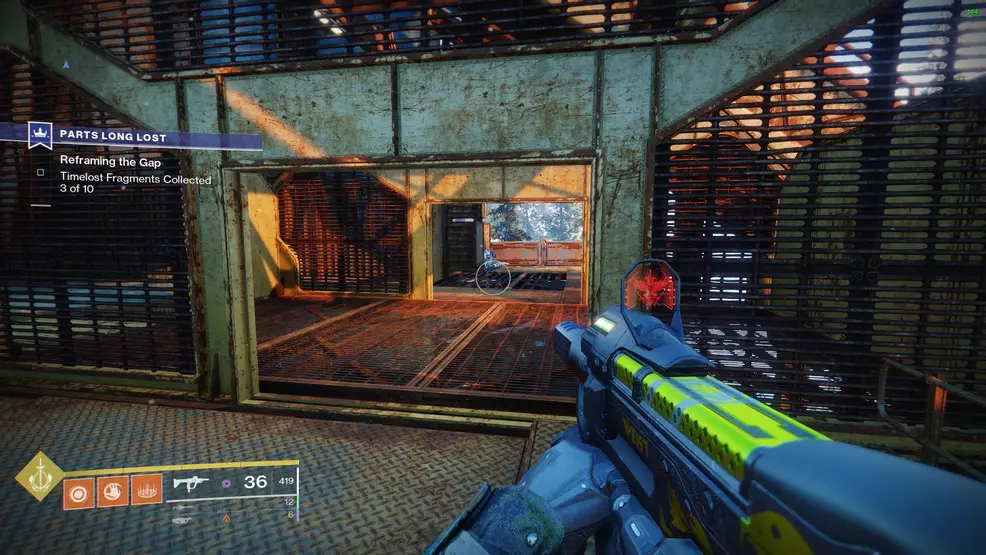The width and height of the screenshot is (986, 555).
Task: Switch to the third weapon in the list
Action: point(184,520)
